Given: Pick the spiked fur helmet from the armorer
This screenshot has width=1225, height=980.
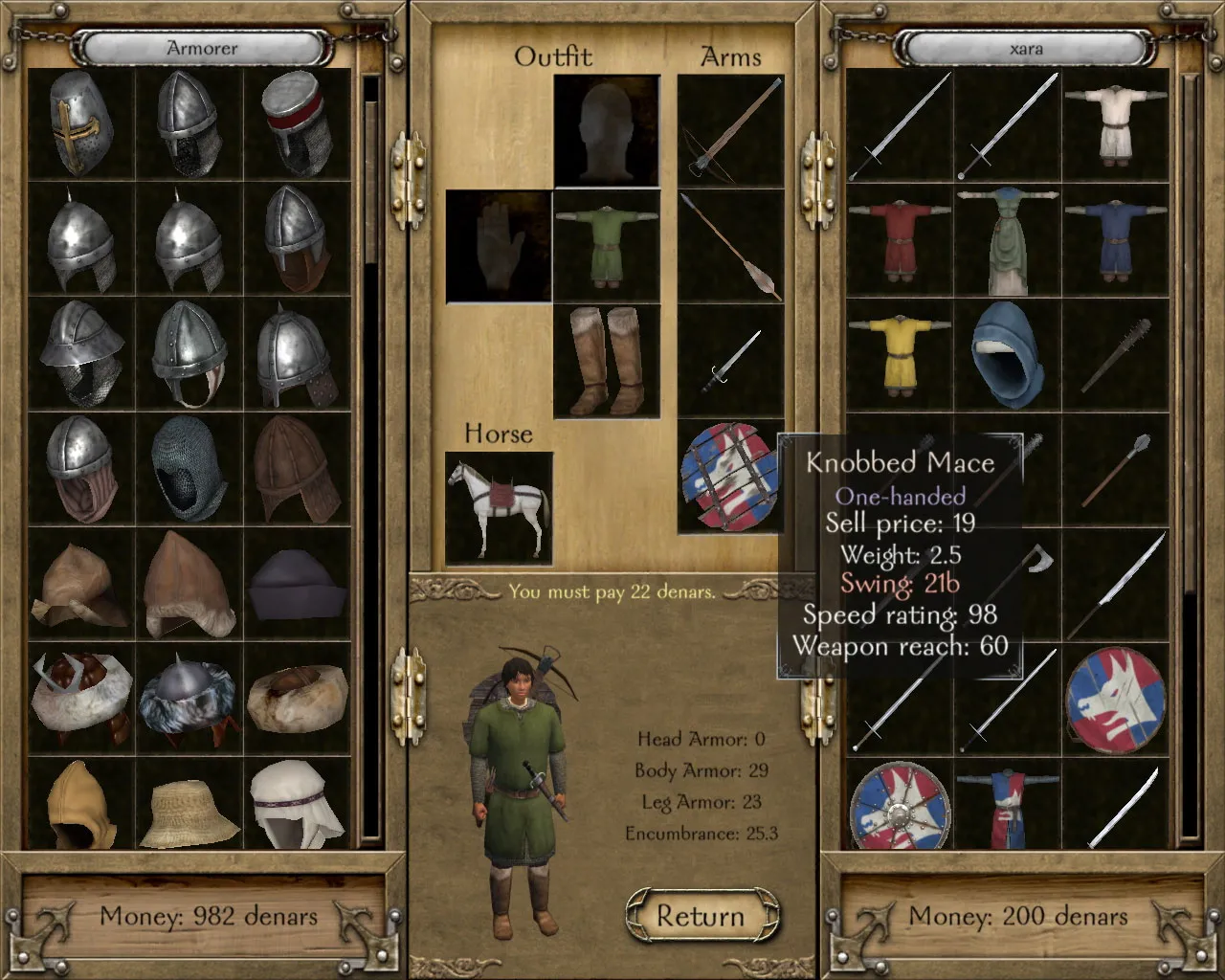Looking at the screenshot, I should point(187,694).
